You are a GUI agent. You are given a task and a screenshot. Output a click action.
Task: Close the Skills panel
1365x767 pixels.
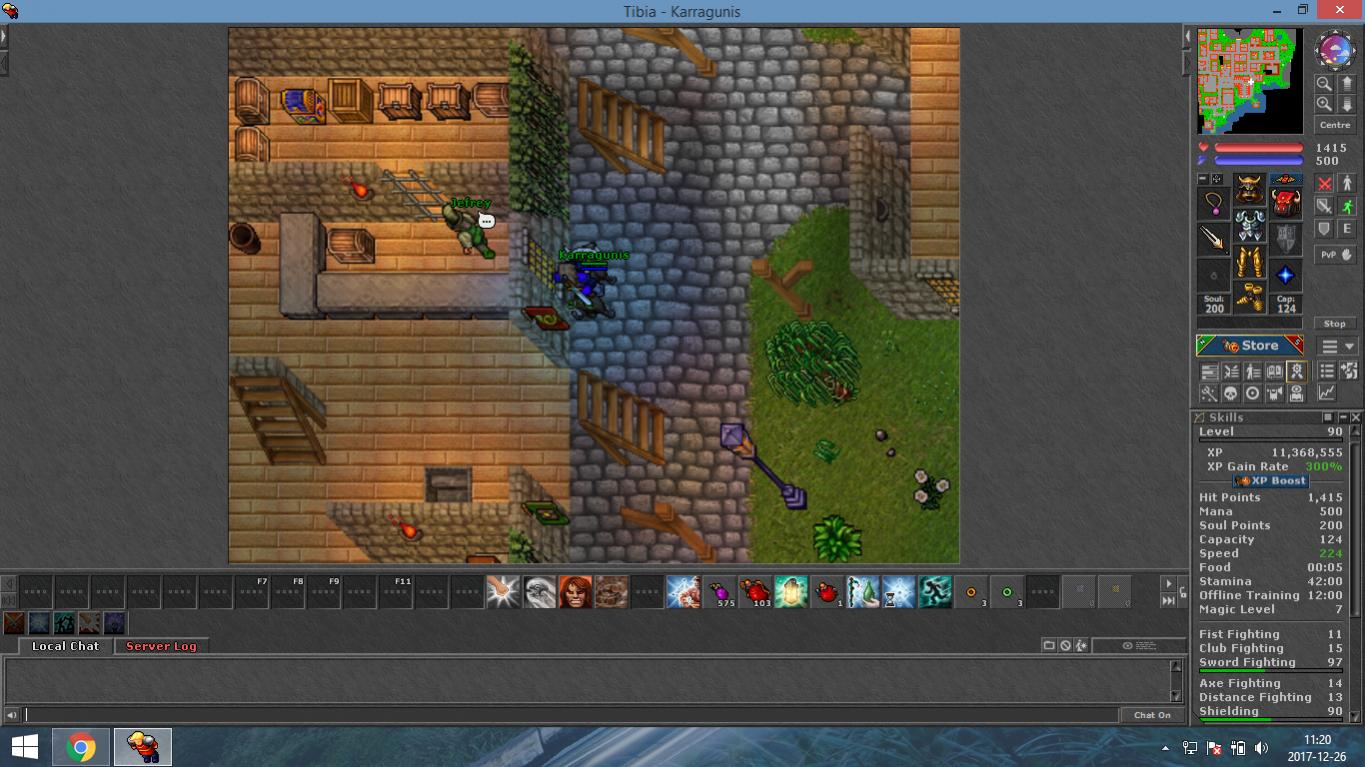tap(1356, 417)
